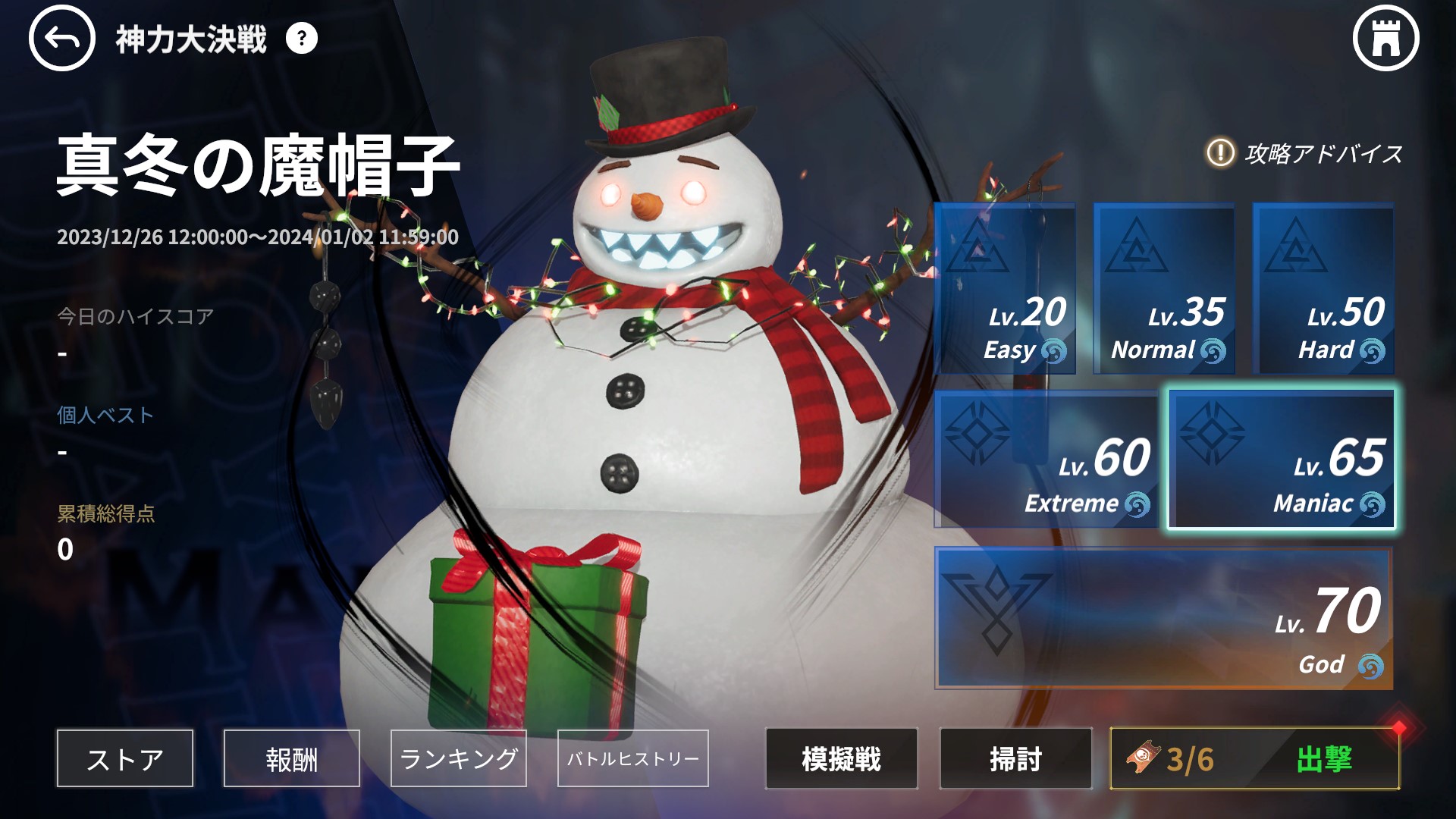Start a 模擬戦 practice battle
Screen dimensions: 1456x819
pyautogui.click(x=841, y=758)
